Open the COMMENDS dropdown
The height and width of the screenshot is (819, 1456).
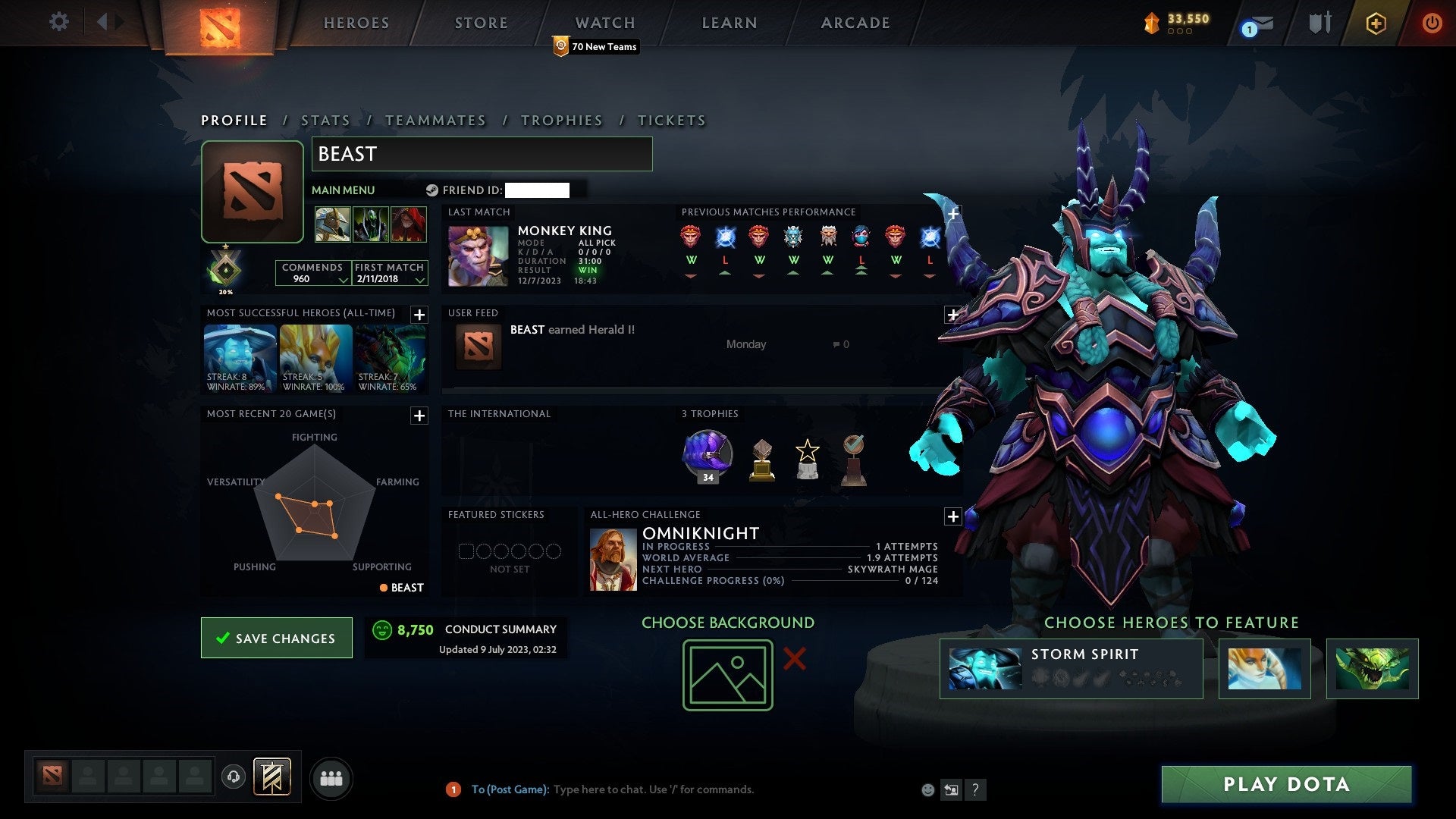tap(313, 273)
